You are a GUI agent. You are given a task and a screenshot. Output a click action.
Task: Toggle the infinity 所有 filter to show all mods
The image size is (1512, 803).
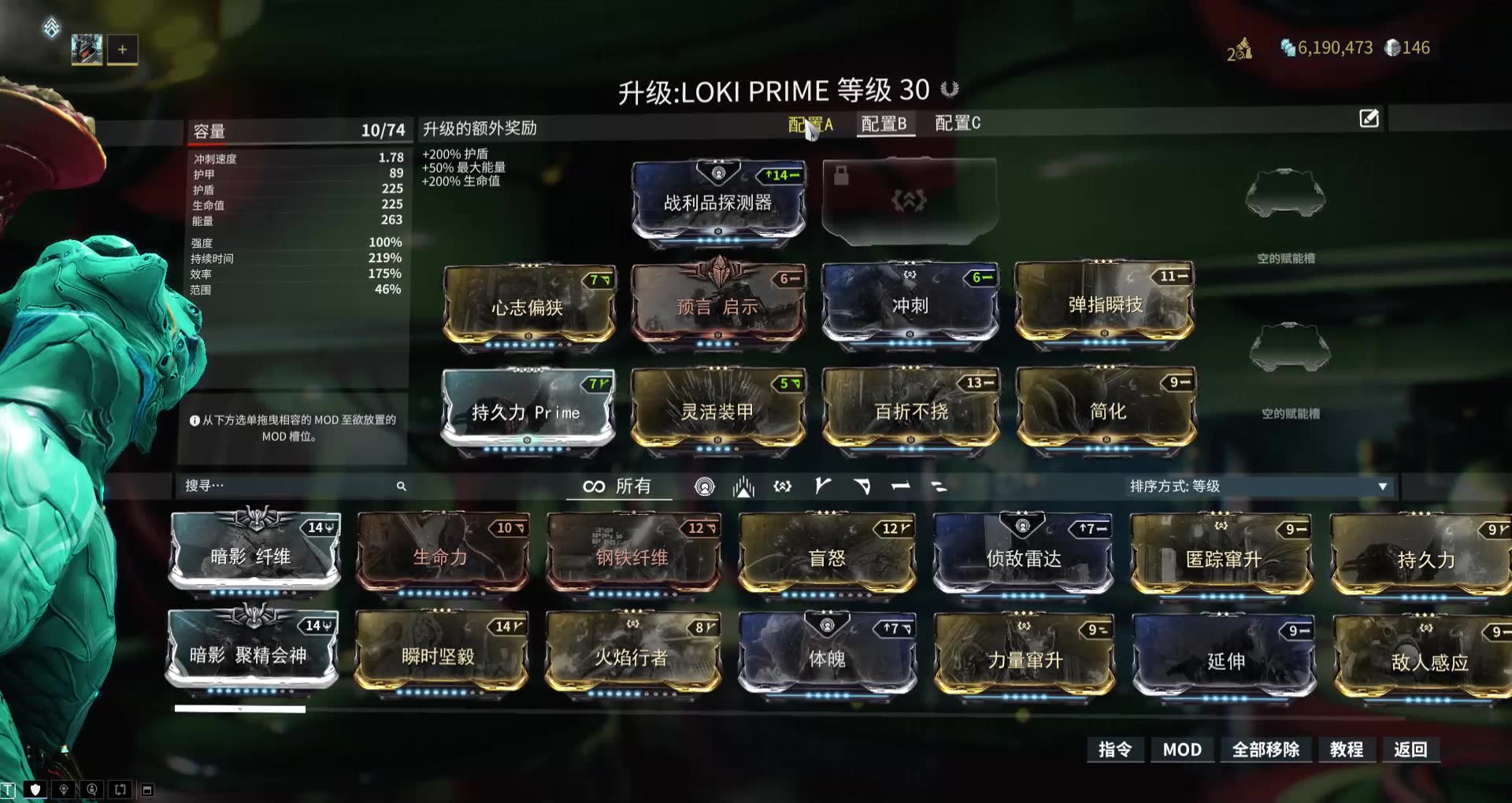618,487
